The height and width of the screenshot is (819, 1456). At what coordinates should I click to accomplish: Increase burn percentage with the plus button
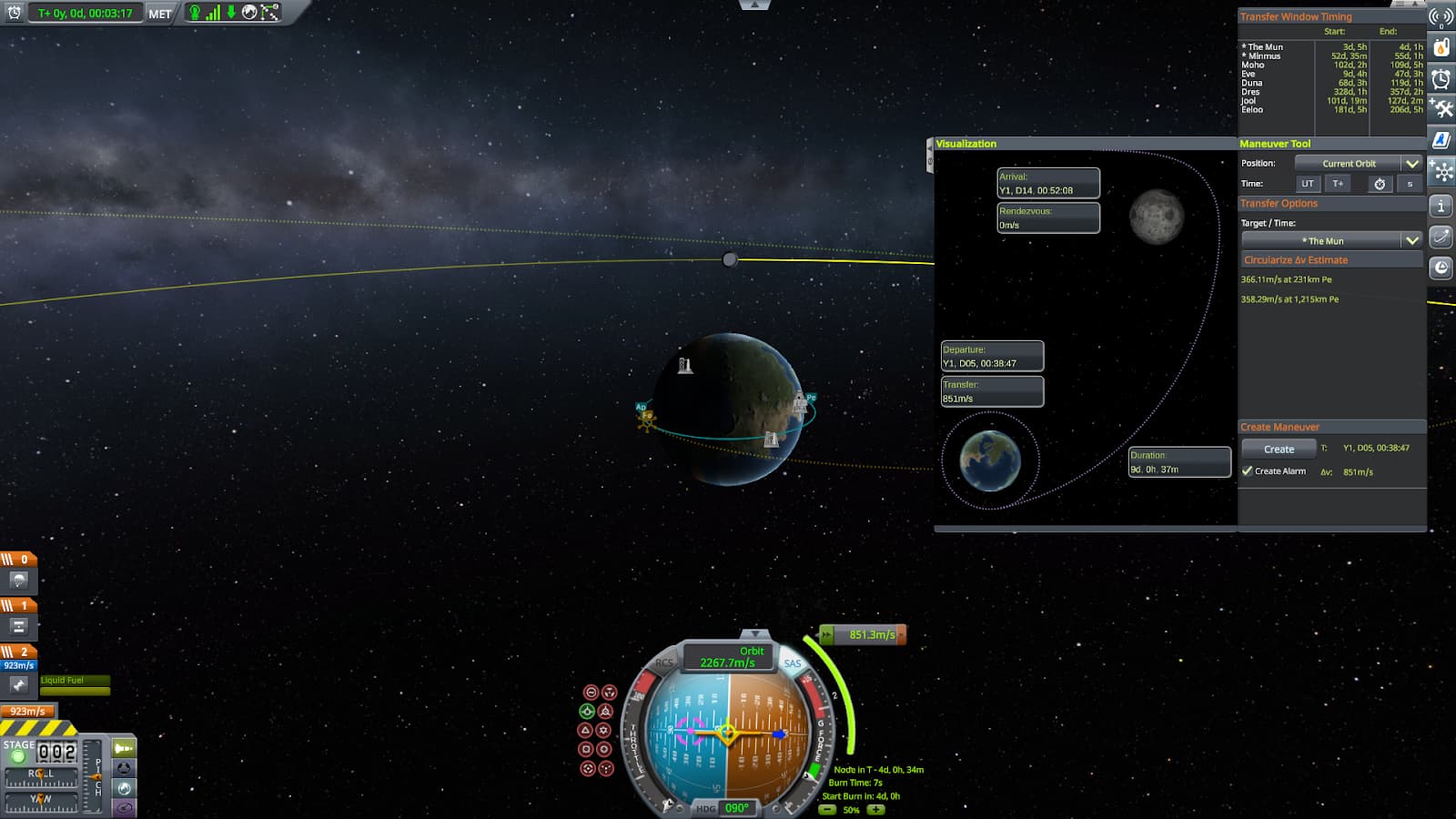pos(875,809)
